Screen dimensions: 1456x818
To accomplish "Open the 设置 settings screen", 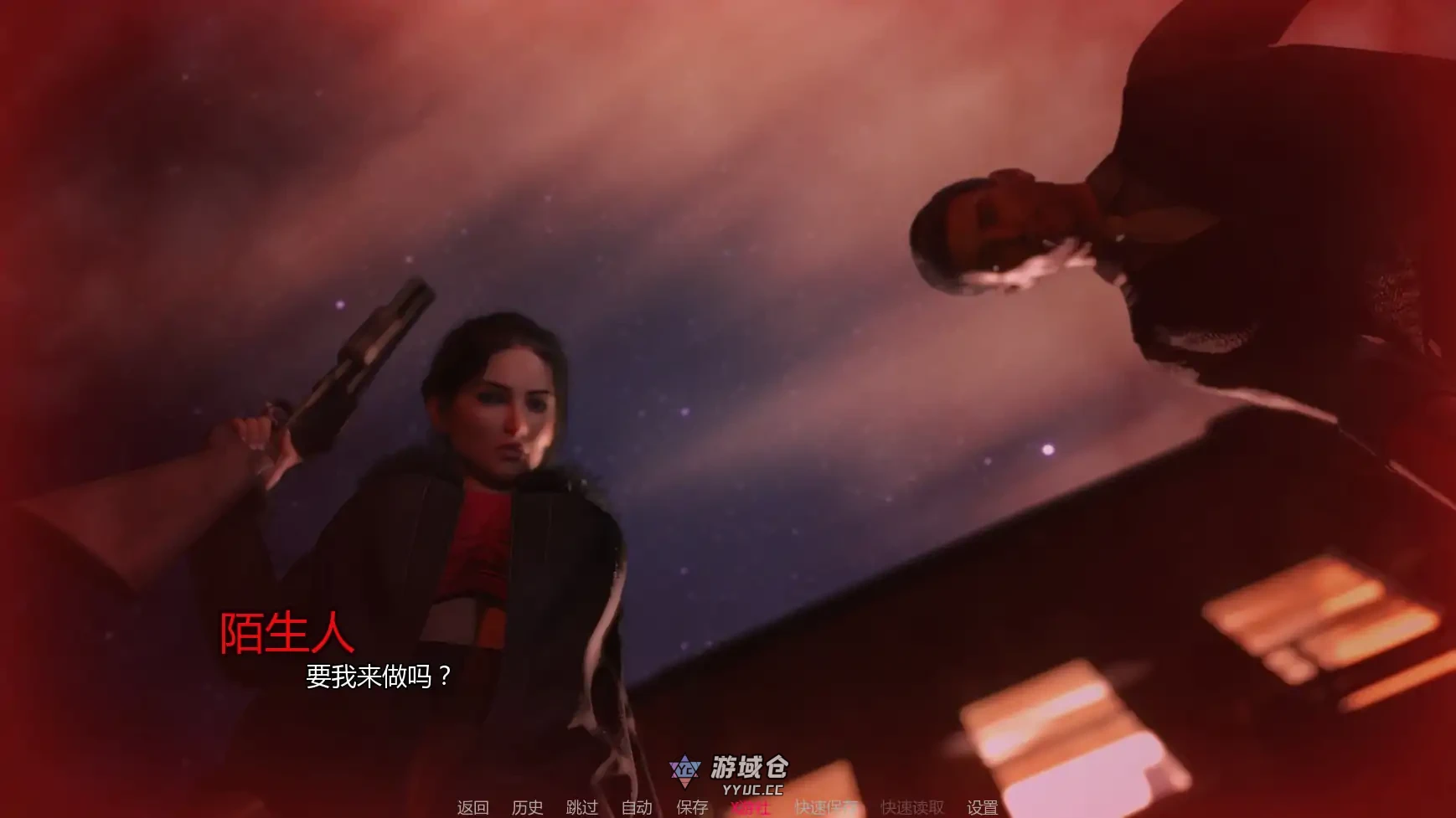I will [981, 809].
